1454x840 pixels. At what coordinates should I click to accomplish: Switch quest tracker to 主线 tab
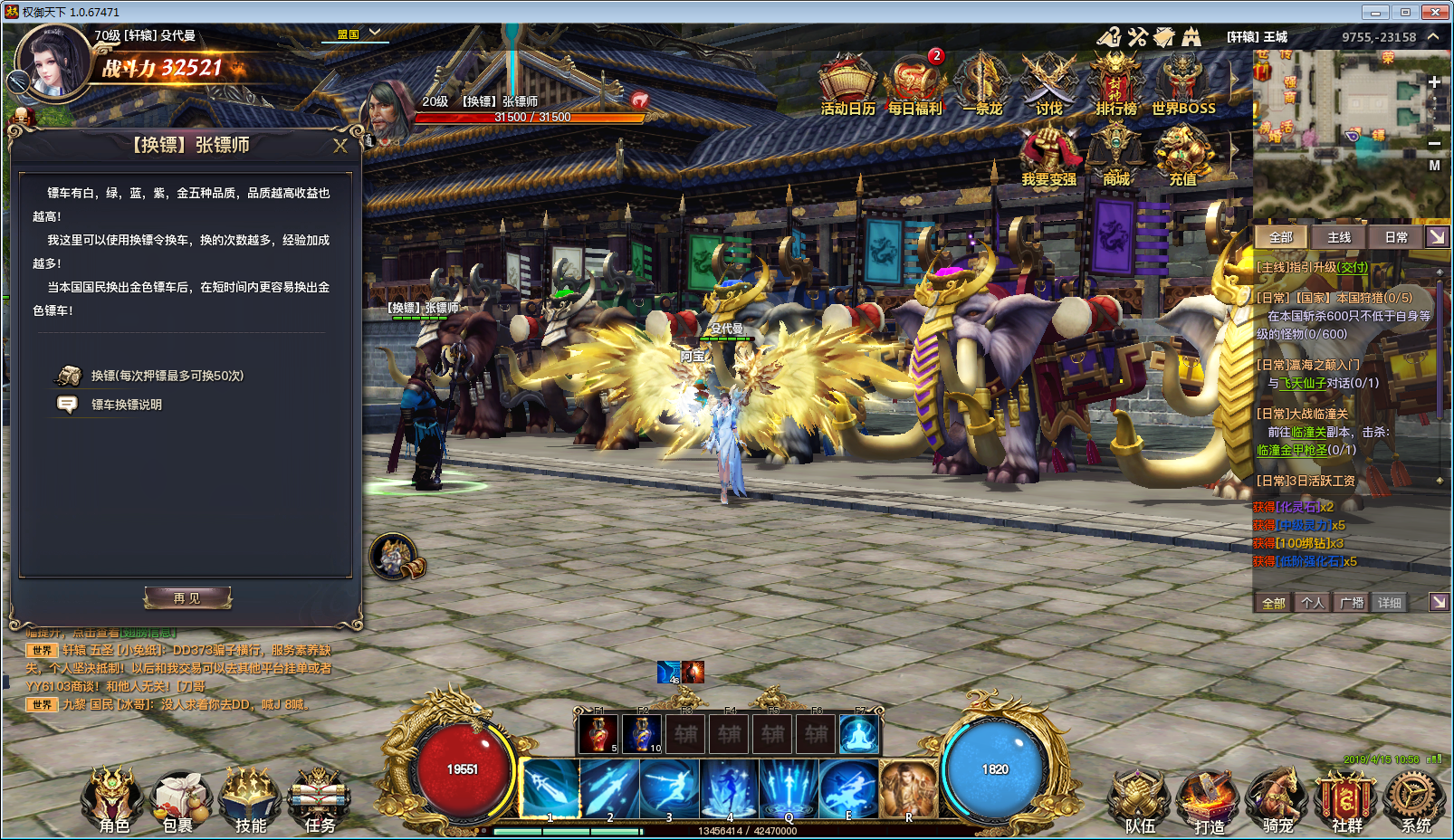[1338, 237]
